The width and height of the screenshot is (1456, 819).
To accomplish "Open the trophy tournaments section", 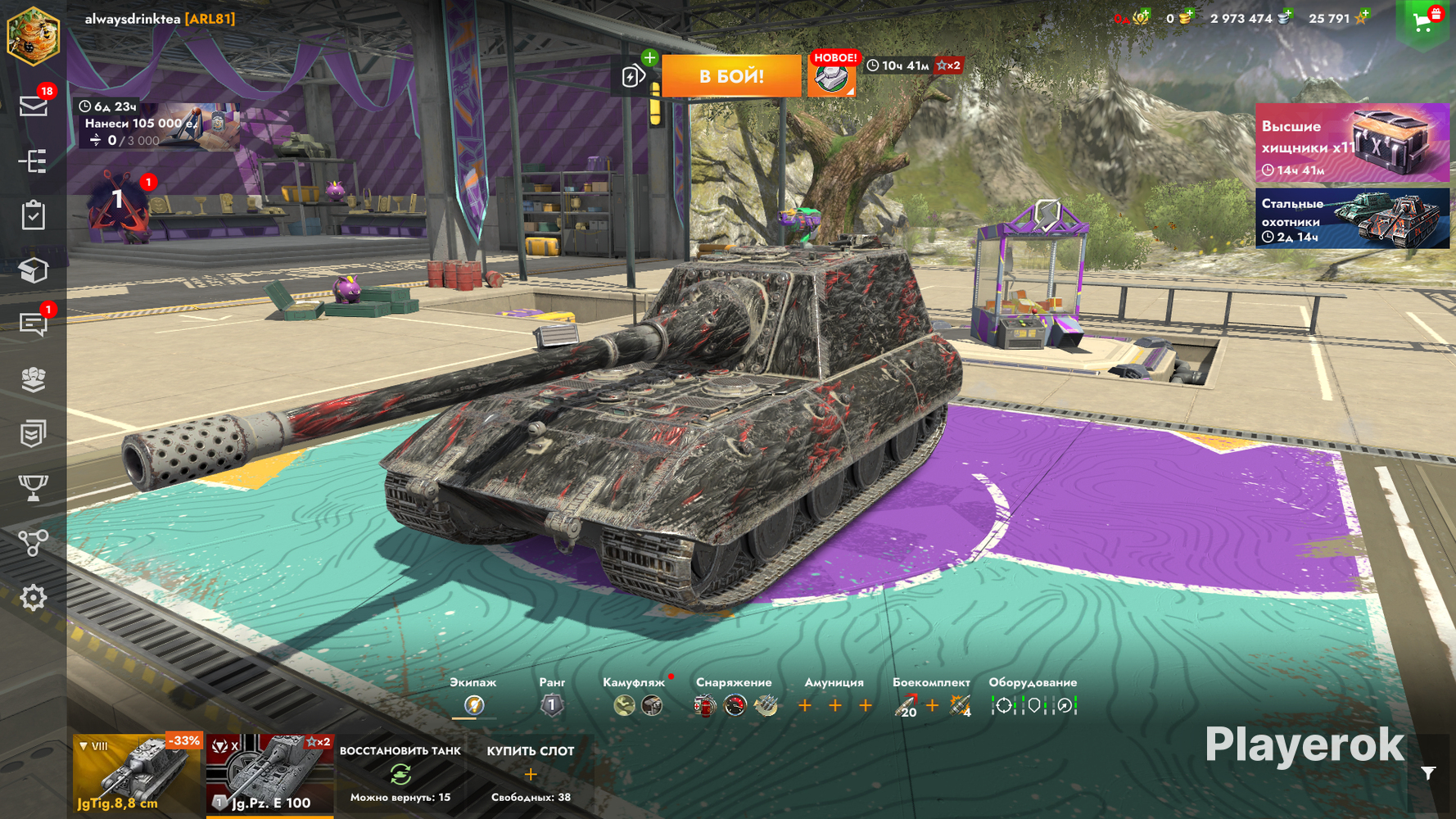I will click(34, 488).
